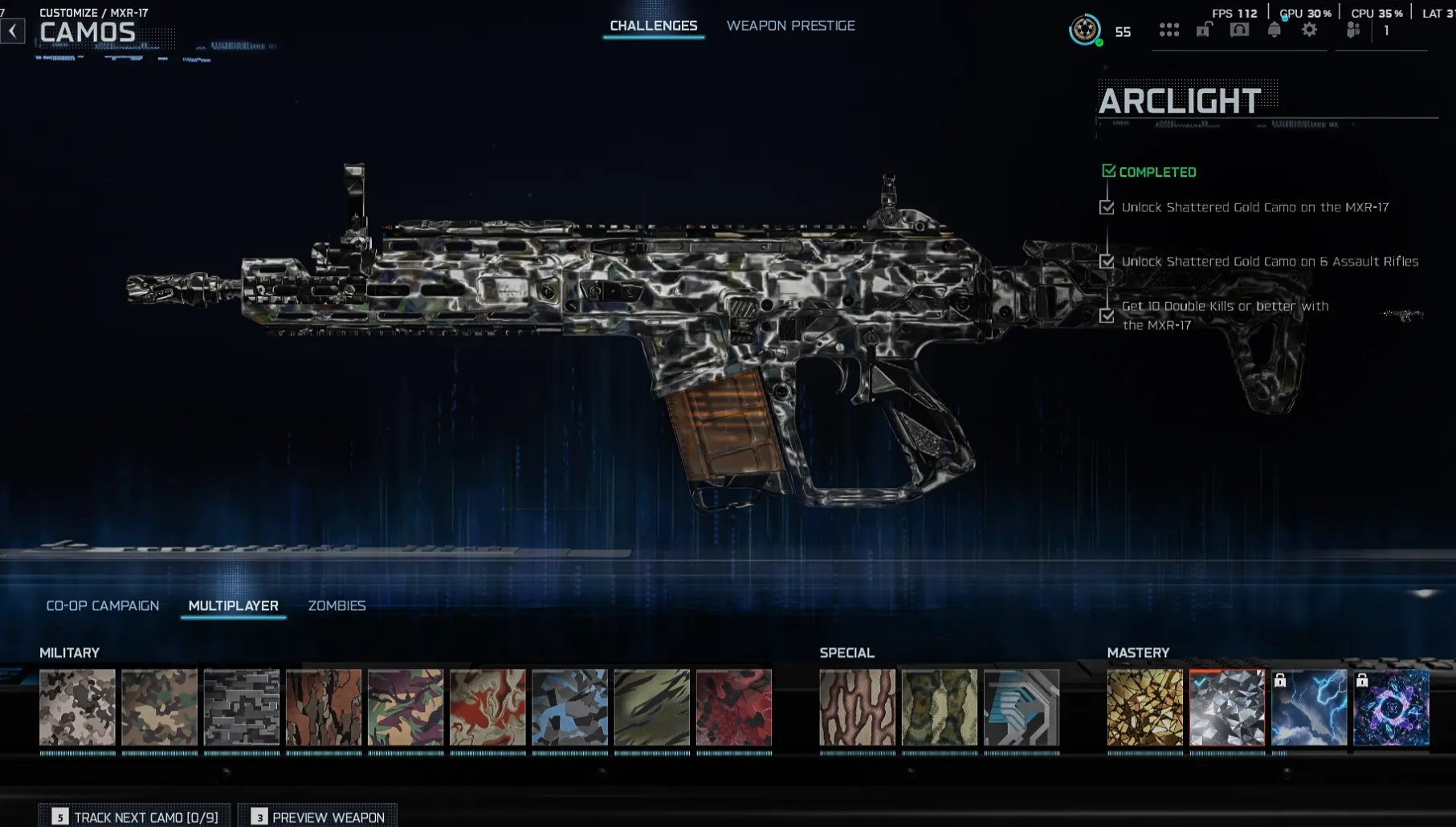Toggle the Unlock Shattered Gold on MXR-17 checkbox
Image resolution: width=1456 pixels, height=827 pixels.
tap(1109, 207)
